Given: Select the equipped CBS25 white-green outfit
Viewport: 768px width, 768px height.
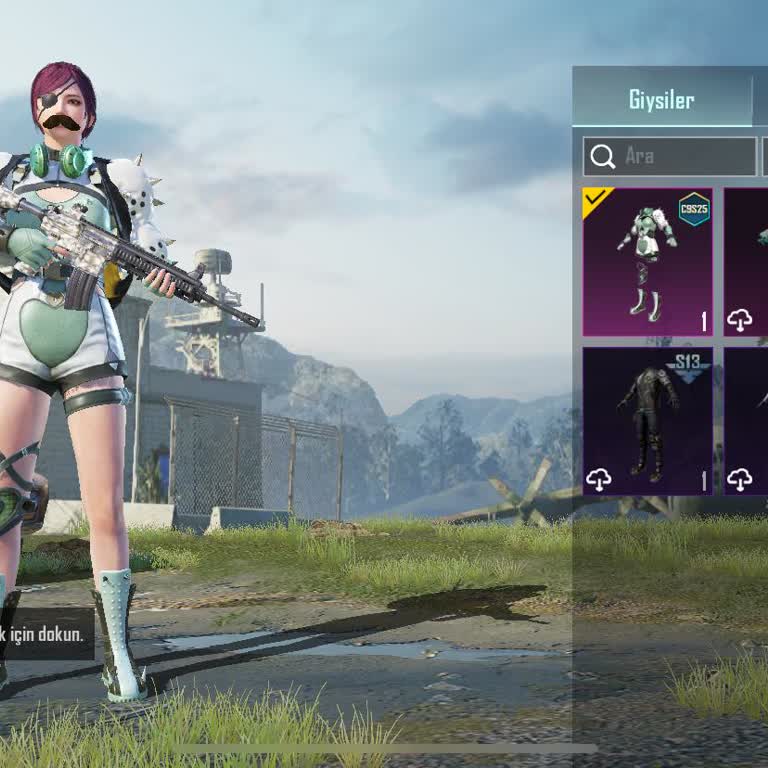Looking at the screenshot, I should point(647,262).
